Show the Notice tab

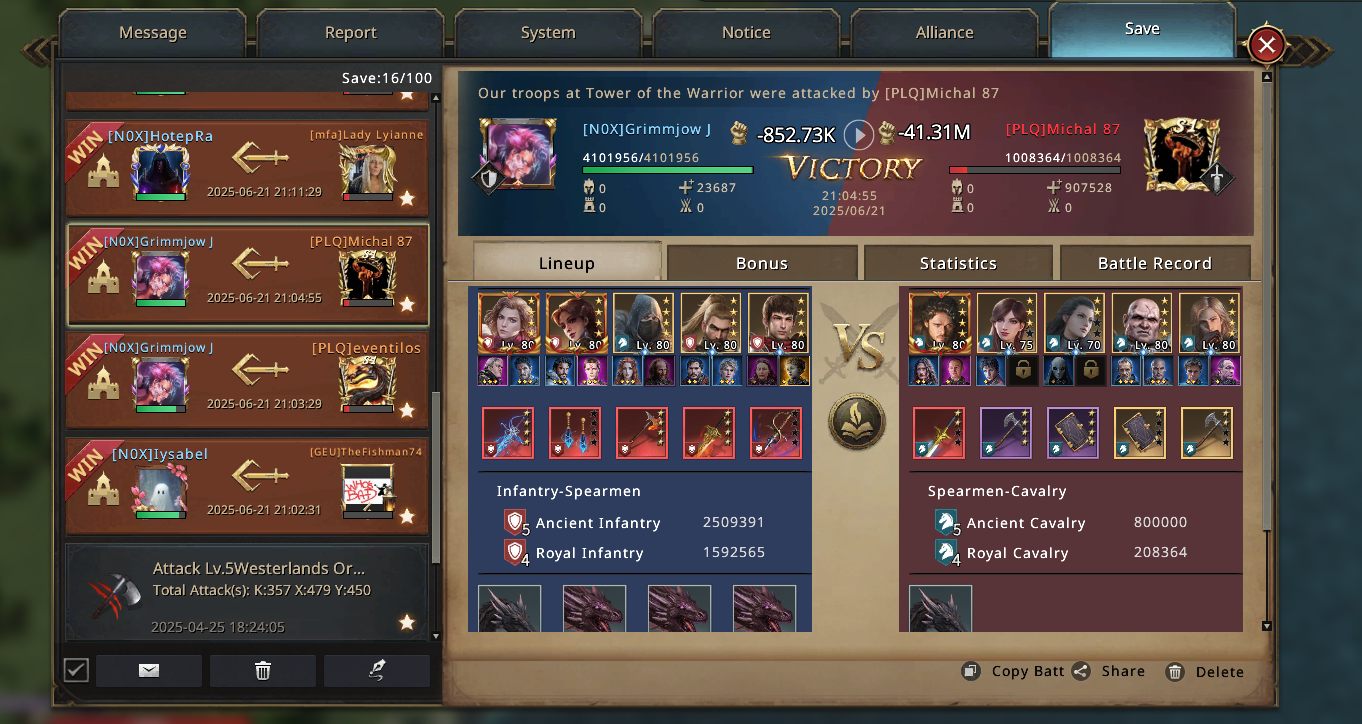tap(746, 33)
